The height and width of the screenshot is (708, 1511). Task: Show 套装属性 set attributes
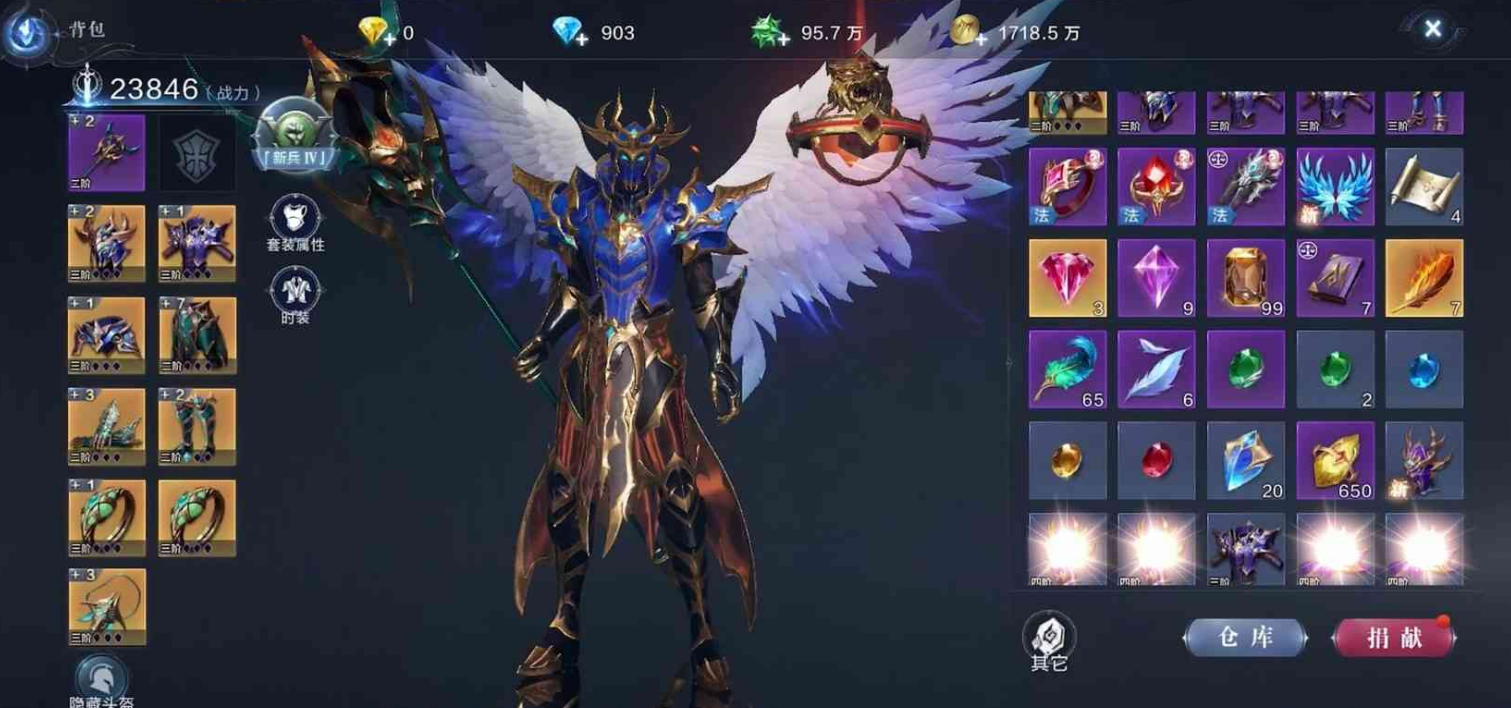(295, 224)
